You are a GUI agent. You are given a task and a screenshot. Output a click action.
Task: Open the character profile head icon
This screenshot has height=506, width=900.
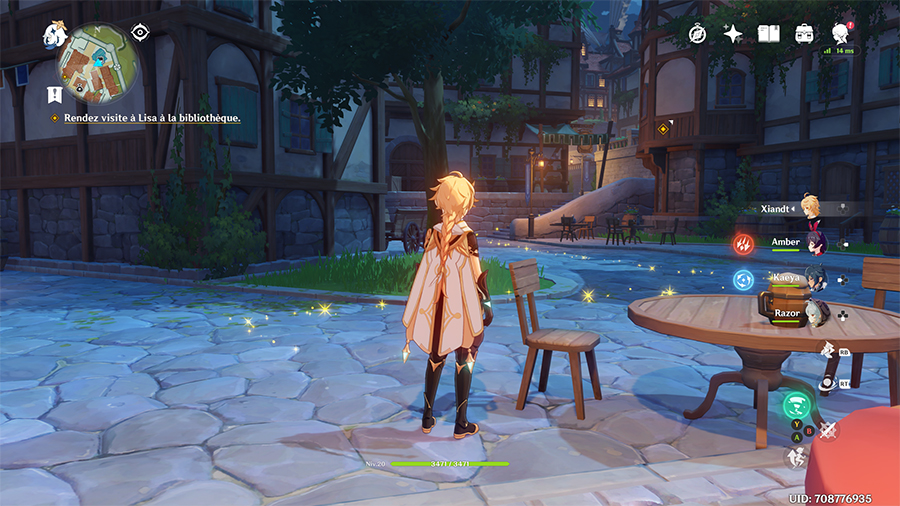(x=840, y=33)
